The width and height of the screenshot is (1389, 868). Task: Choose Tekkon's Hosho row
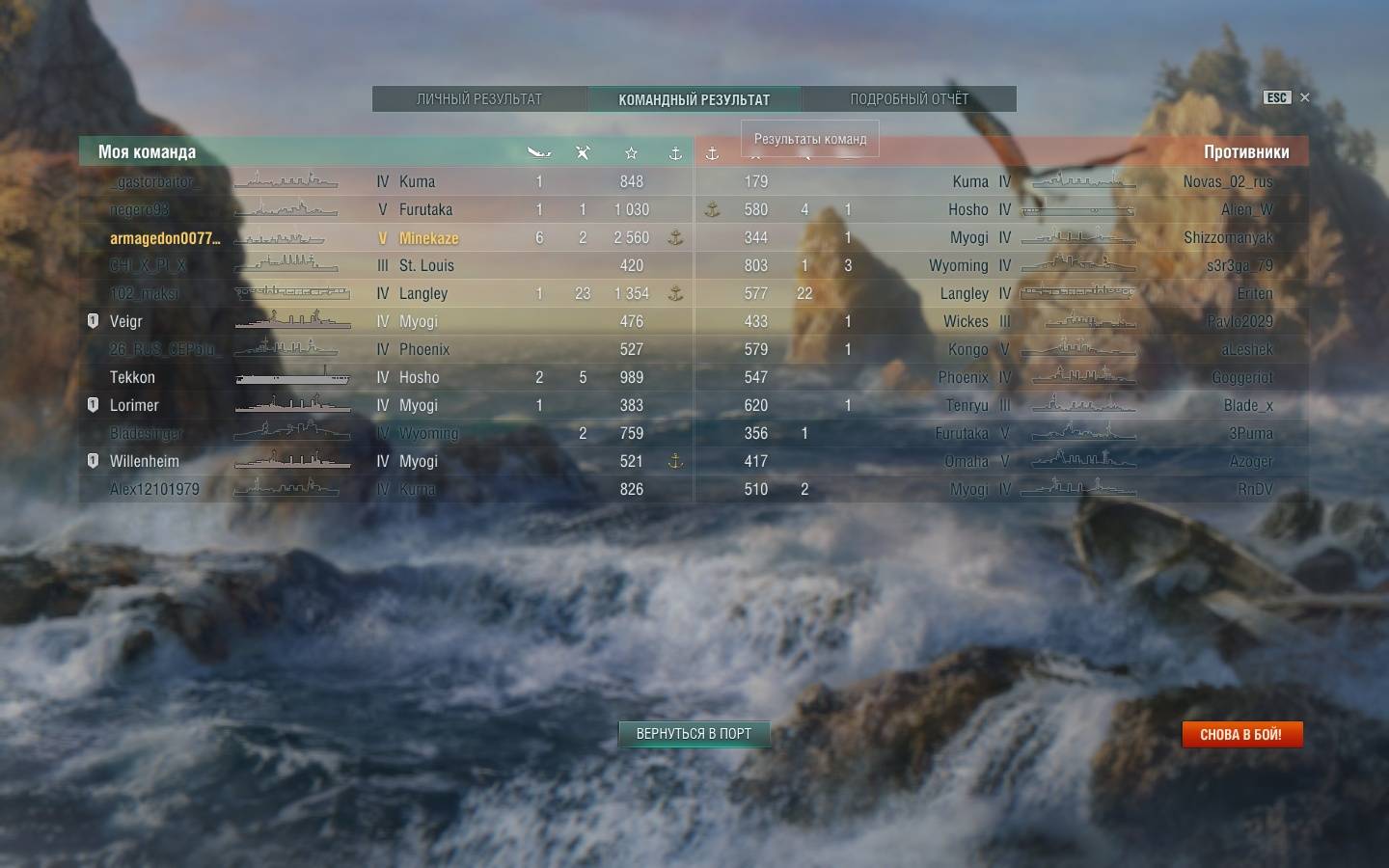386,377
